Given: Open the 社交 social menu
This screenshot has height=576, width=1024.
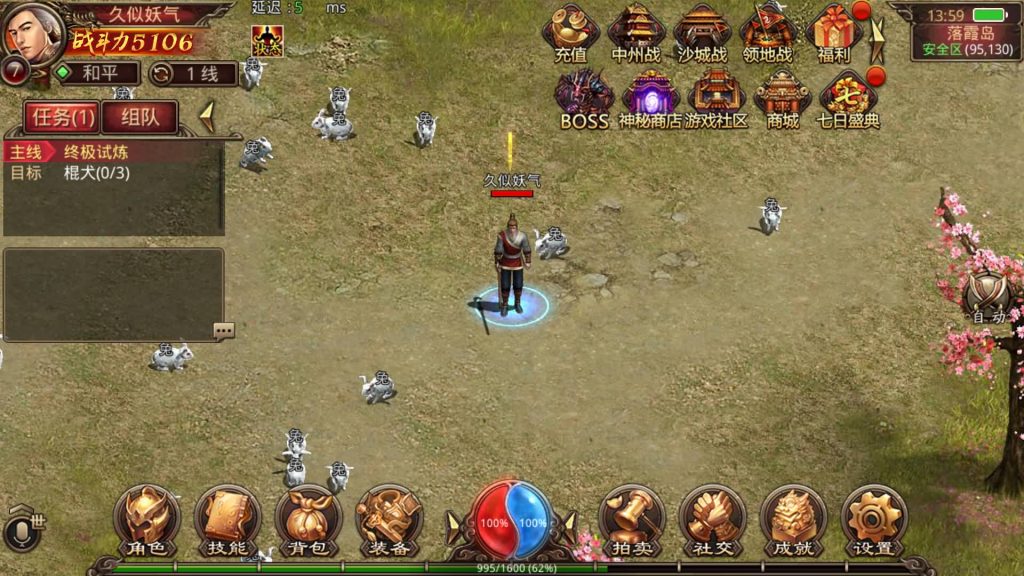Looking at the screenshot, I should (x=712, y=520).
